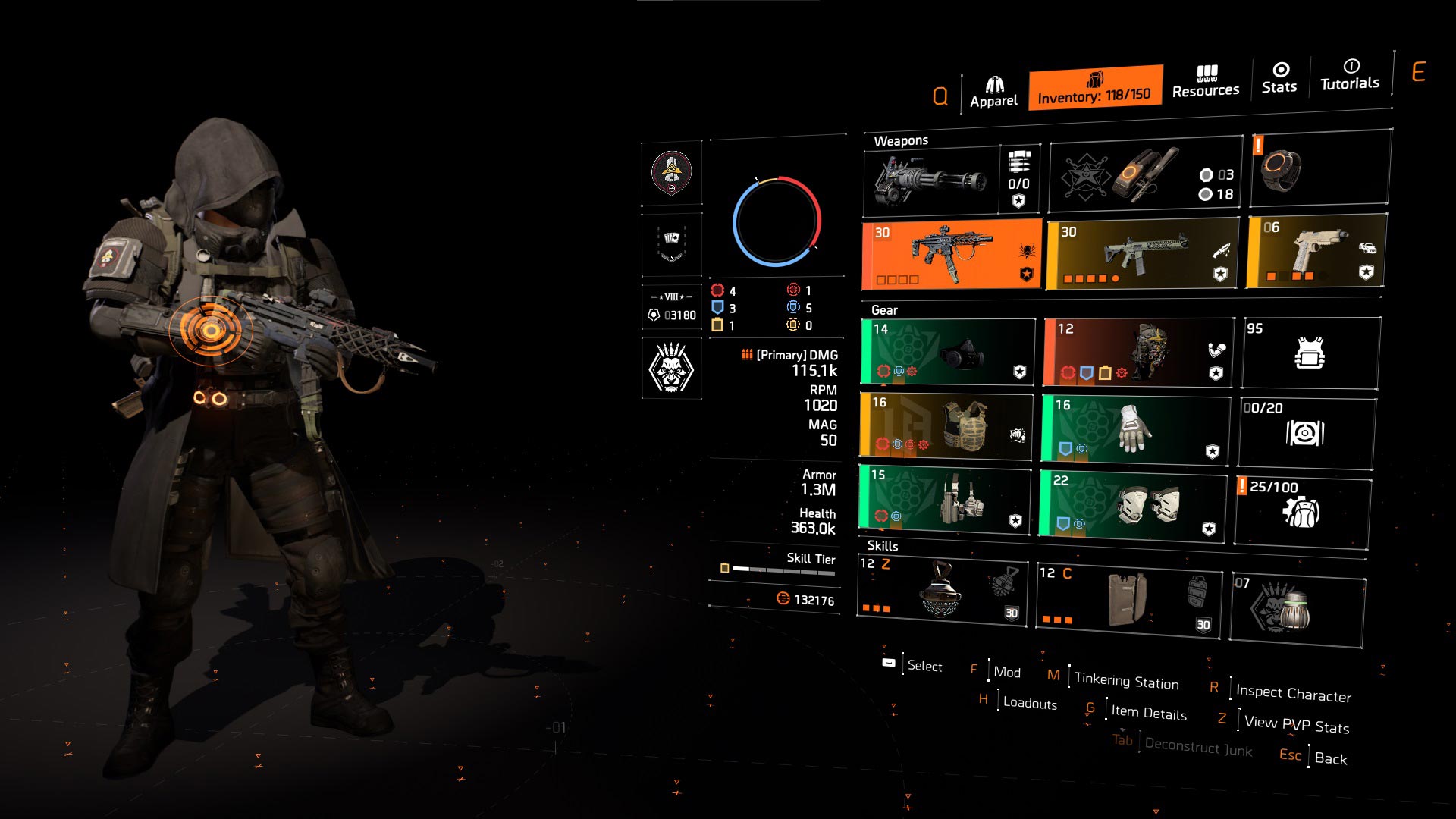Screen dimensions: 1456x819
Task: Select the equipped orange SMG weapon
Action: coord(952,254)
